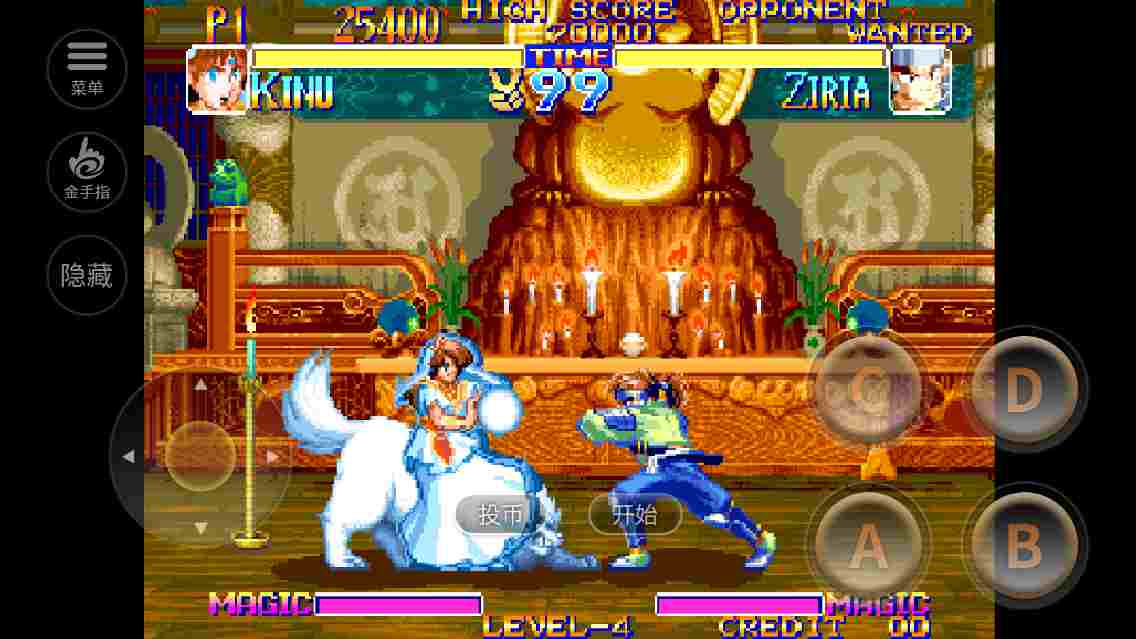1136x639 pixels.
Task: Tap the 投币 insert coin button
Action: 500,515
